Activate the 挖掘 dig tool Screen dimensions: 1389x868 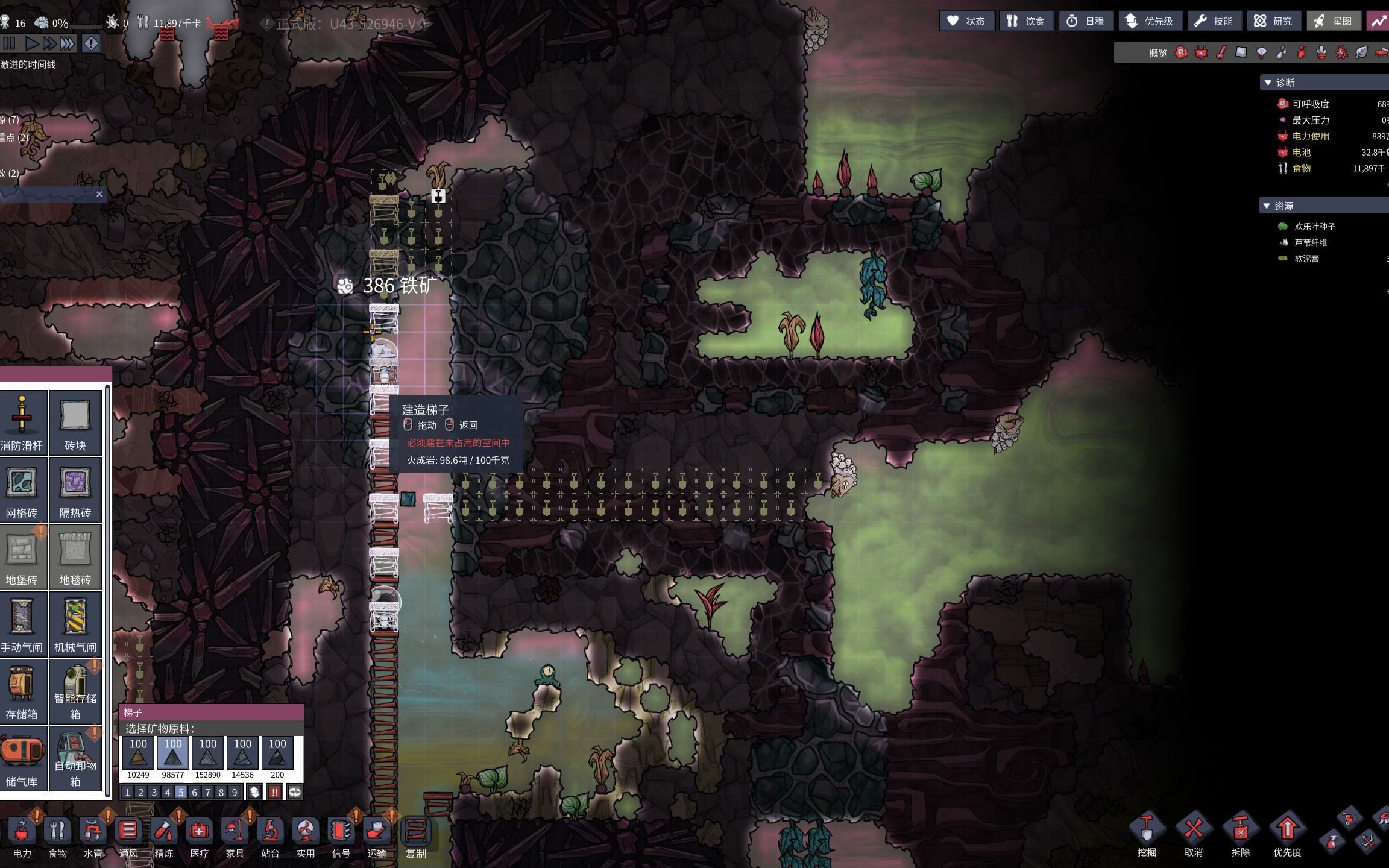coord(1147,835)
